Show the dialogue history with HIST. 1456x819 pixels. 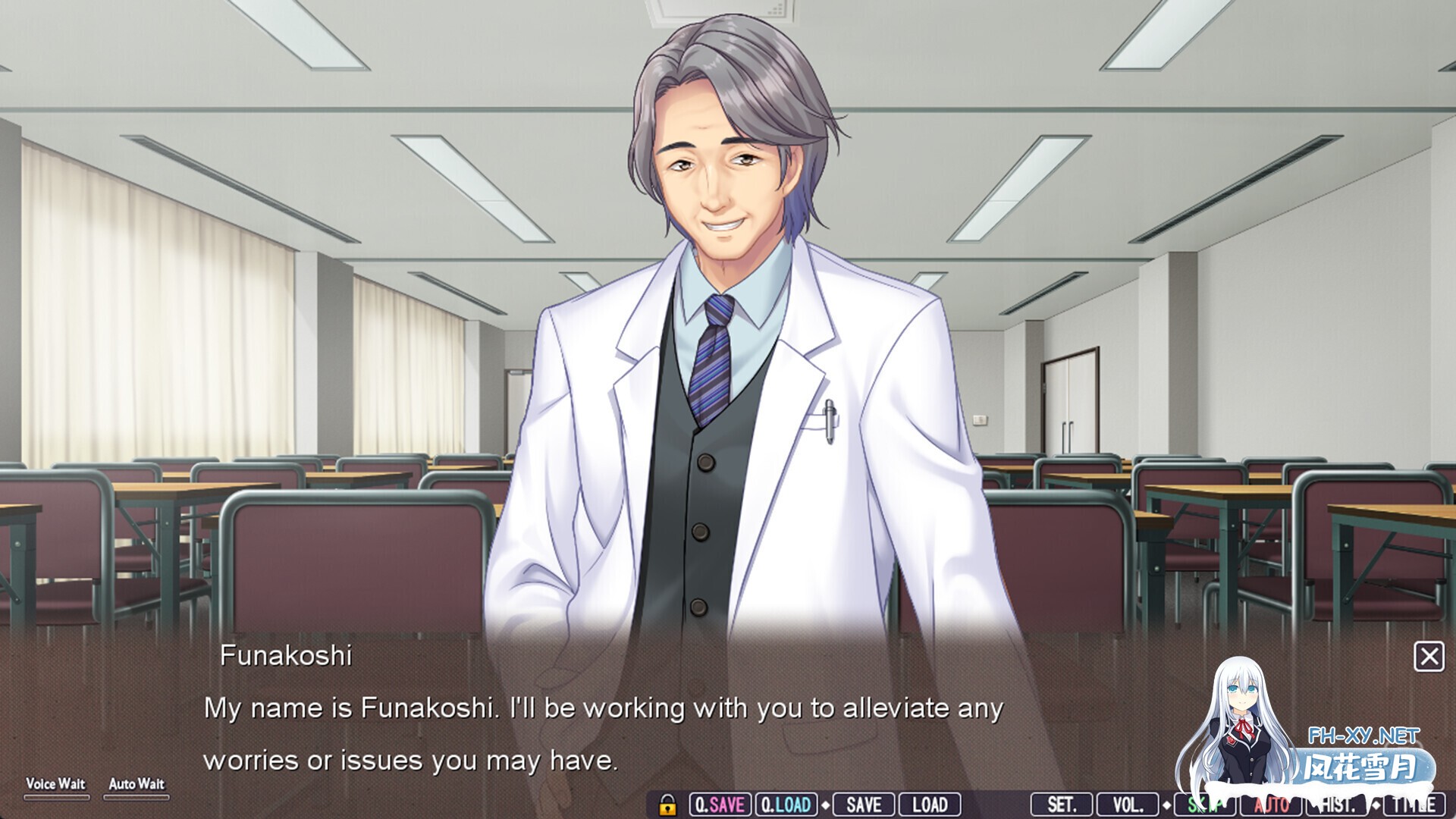tap(1338, 805)
